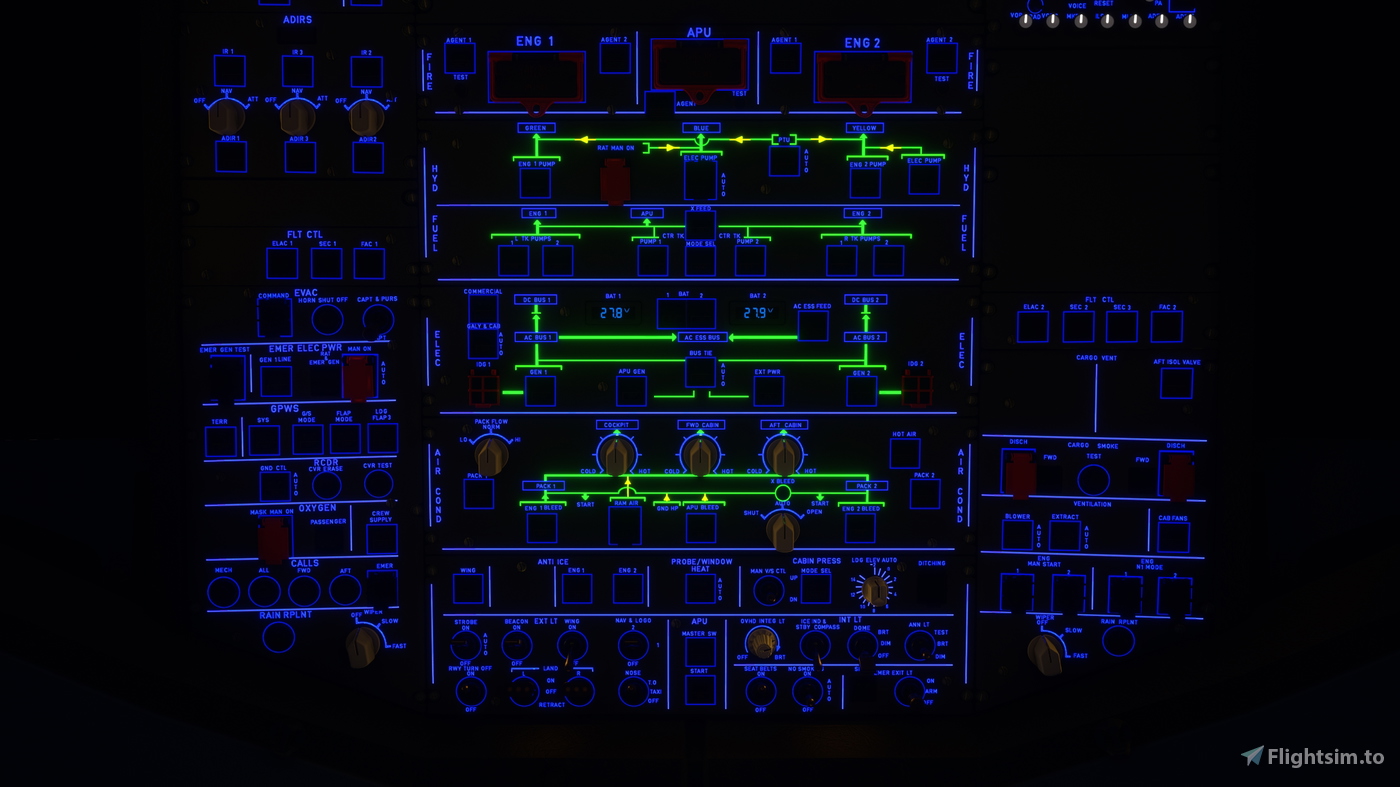This screenshot has width=1400, height=787.
Task: Toggle the PTU hydraulic button
Action: coord(784,161)
